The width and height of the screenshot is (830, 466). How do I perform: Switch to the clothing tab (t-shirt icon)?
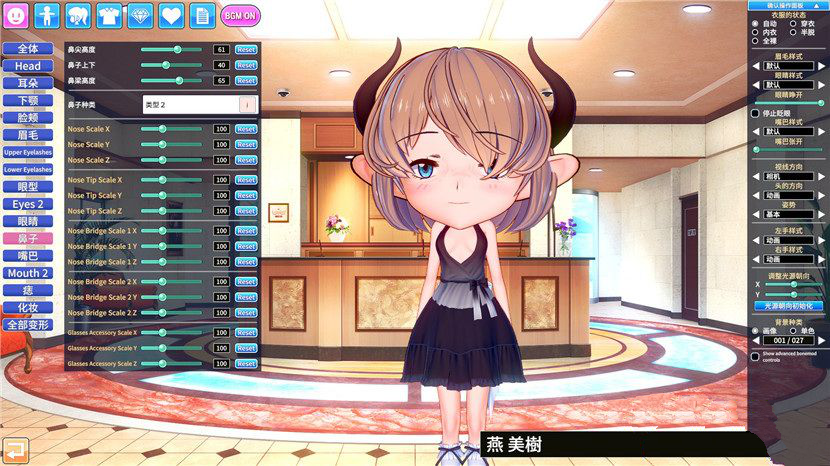pos(110,15)
